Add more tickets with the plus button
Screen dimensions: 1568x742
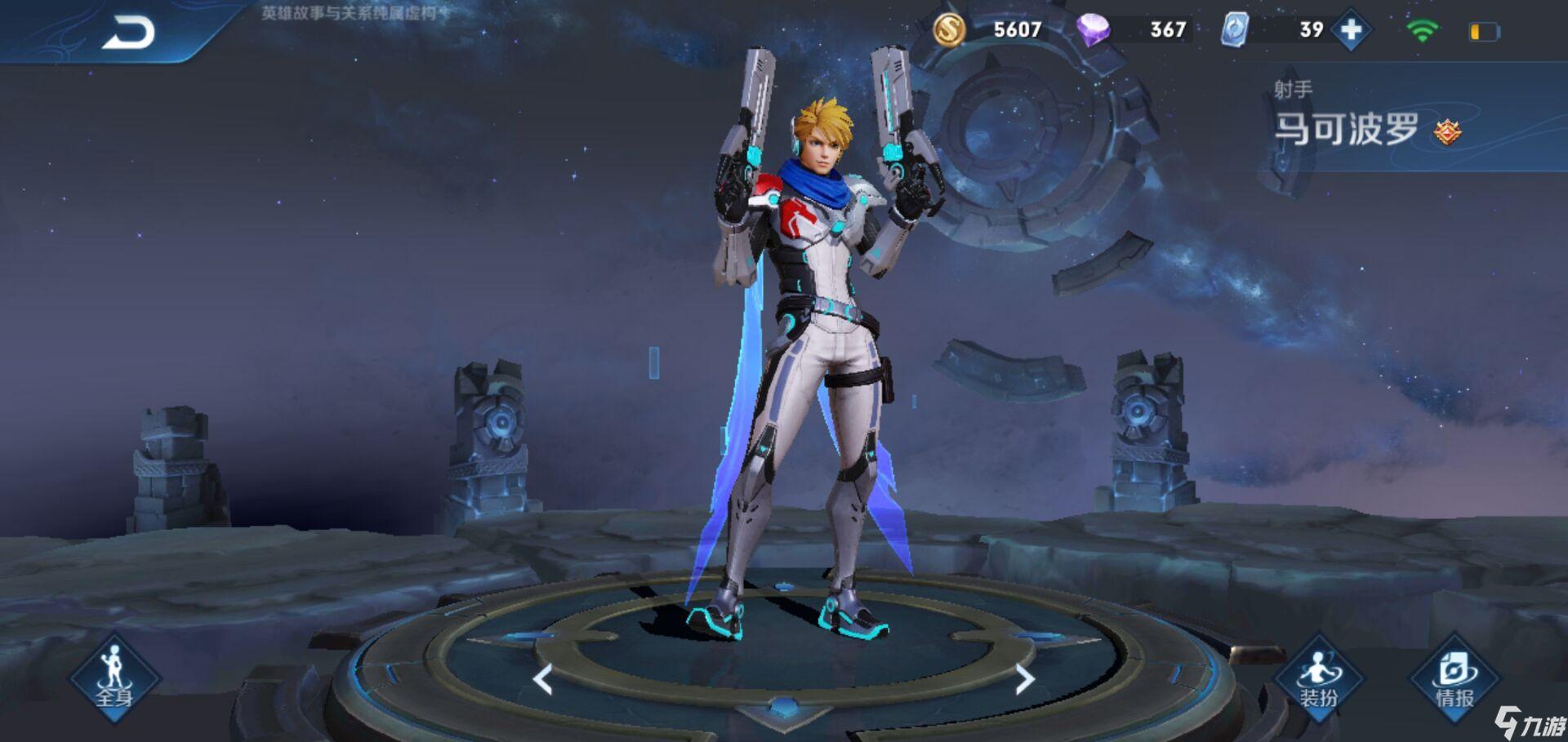tap(1352, 31)
